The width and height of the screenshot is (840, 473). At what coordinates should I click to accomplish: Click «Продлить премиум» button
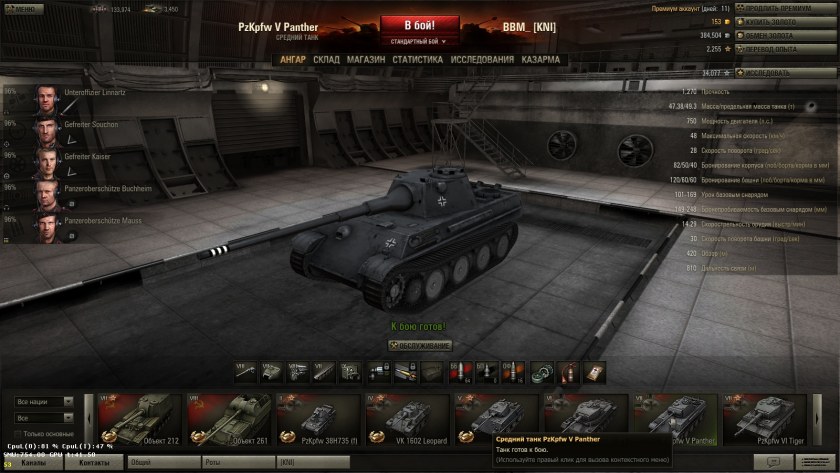click(x=785, y=8)
